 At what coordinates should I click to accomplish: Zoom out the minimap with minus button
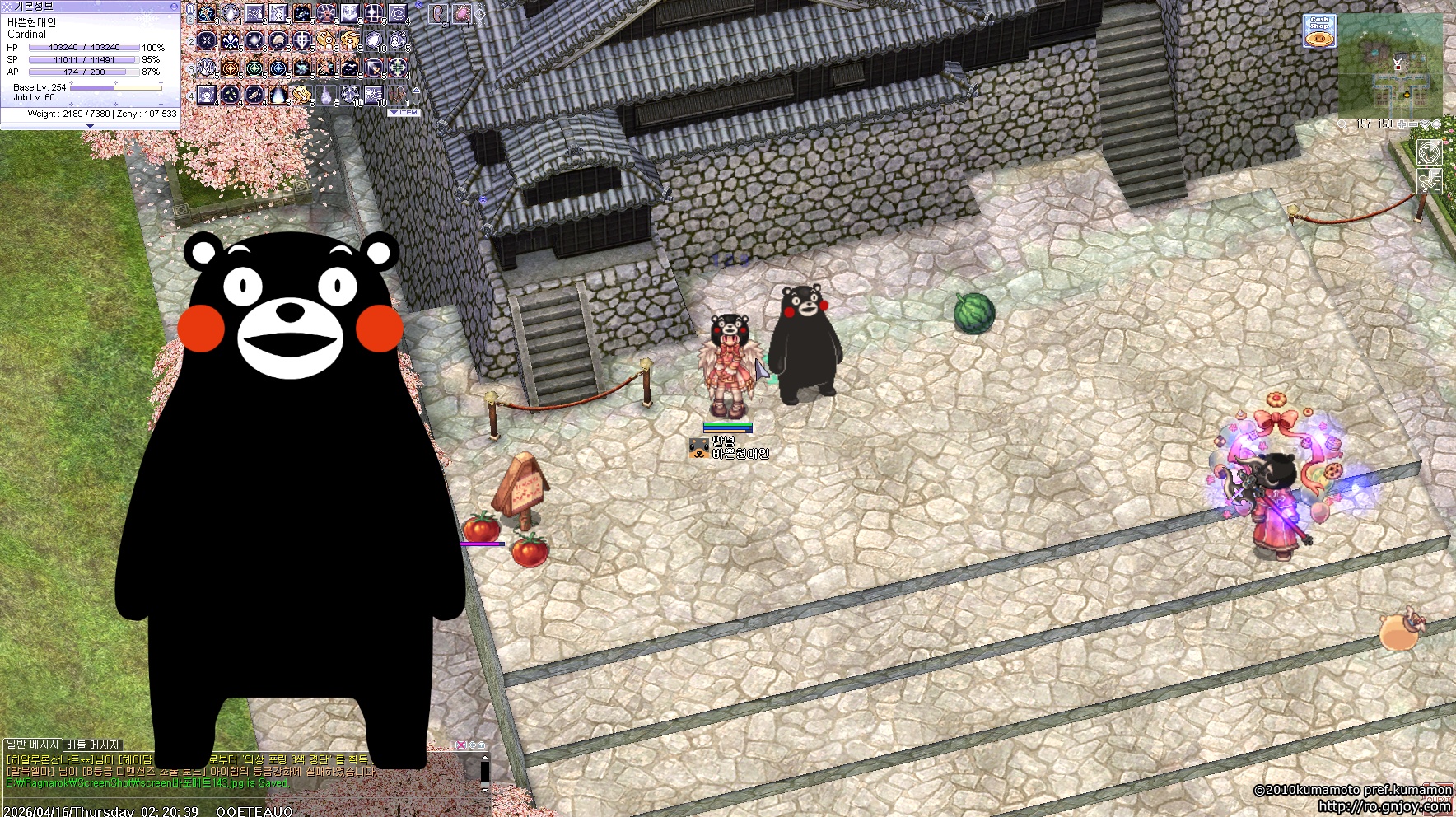tap(1414, 124)
